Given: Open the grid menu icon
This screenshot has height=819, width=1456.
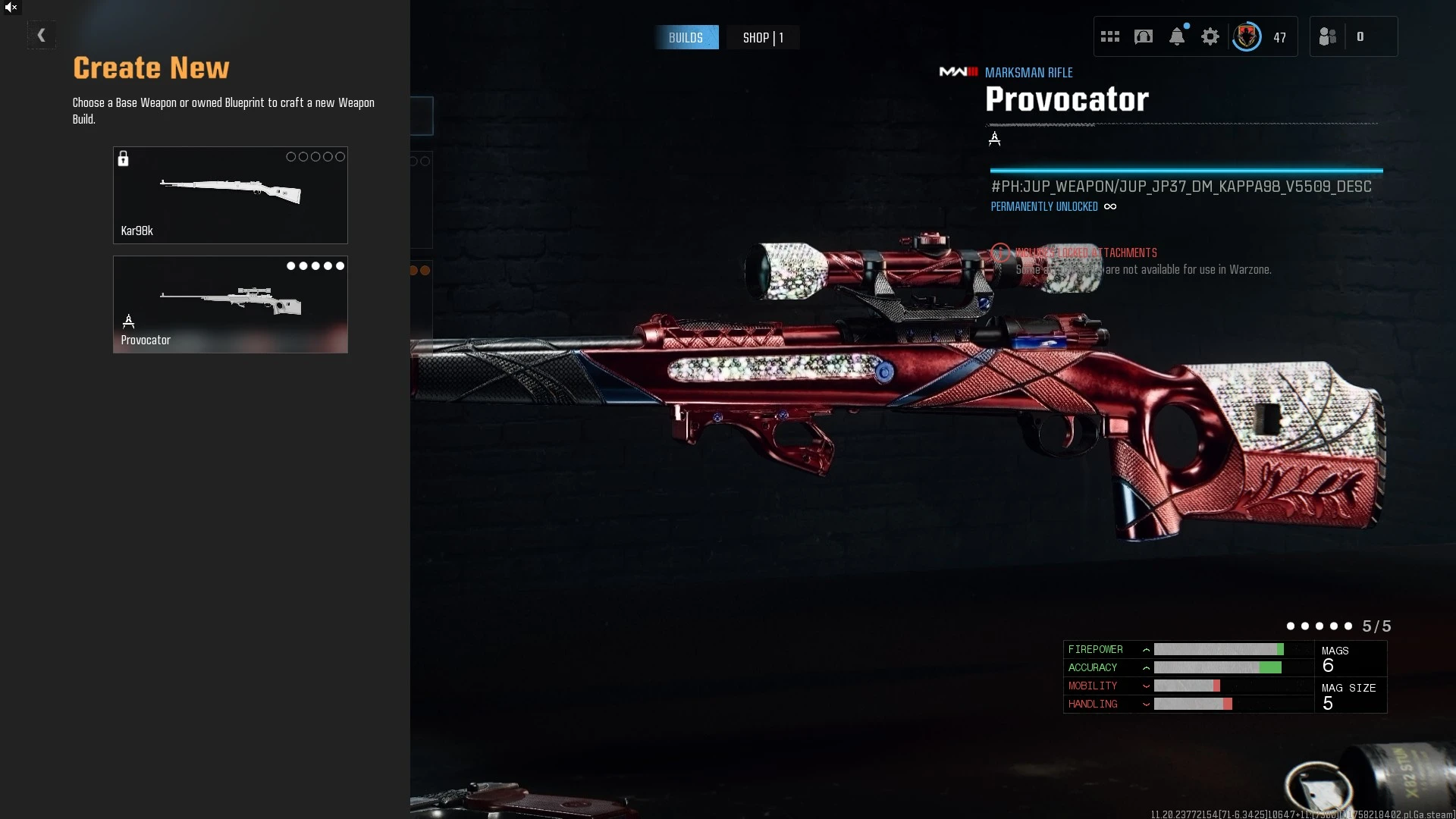Looking at the screenshot, I should coord(1109,36).
